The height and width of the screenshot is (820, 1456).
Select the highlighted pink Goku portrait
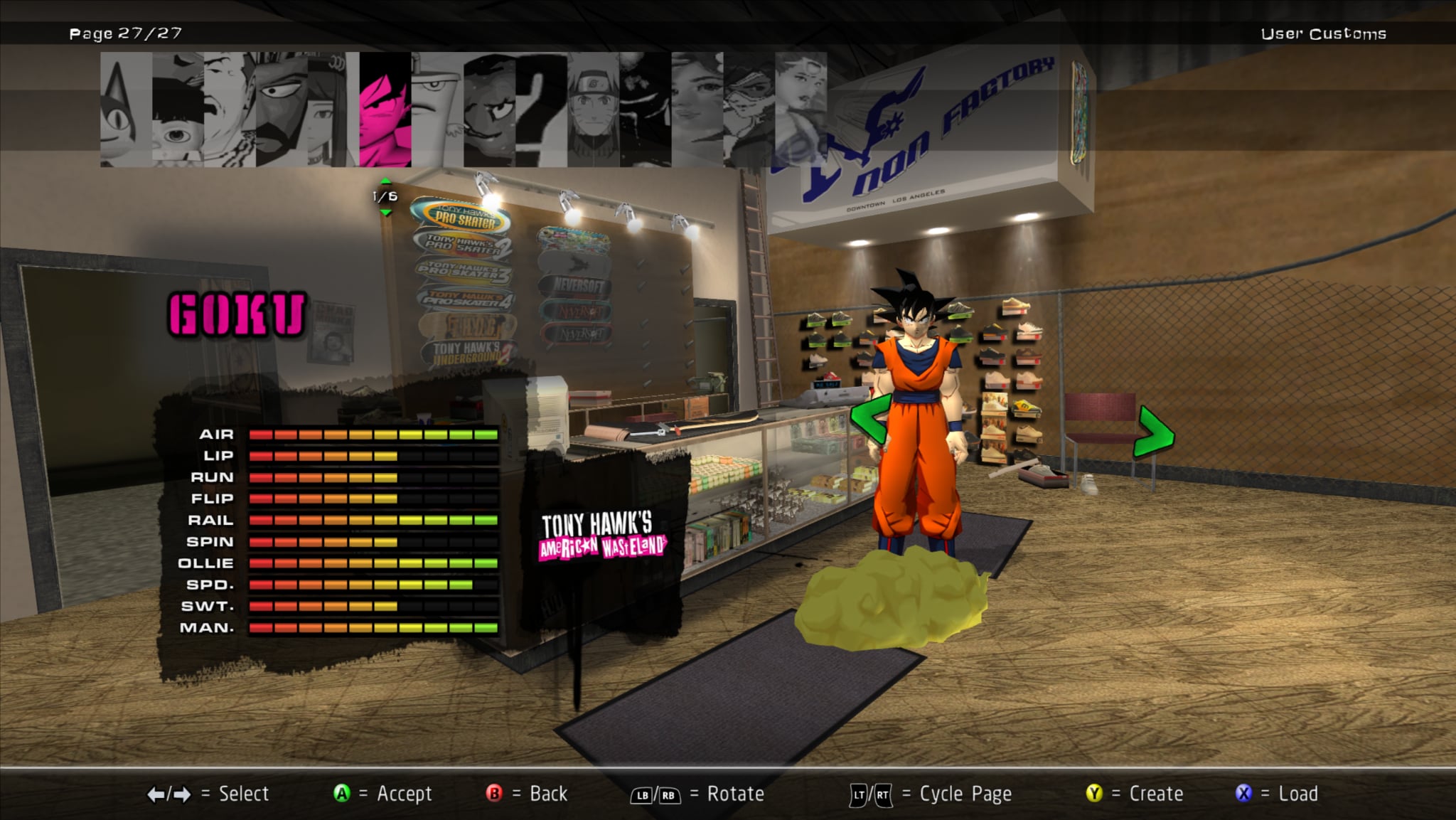pyautogui.click(x=385, y=110)
